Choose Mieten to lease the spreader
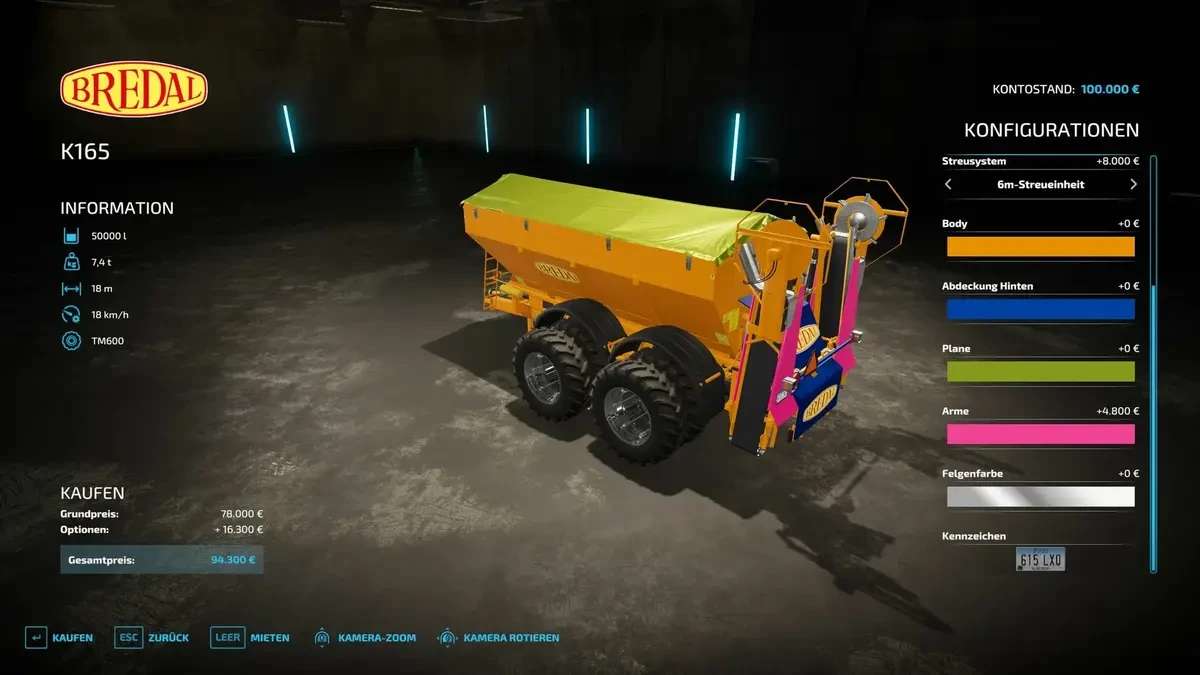This screenshot has width=1200, height=675. click(x=250, y=637)
